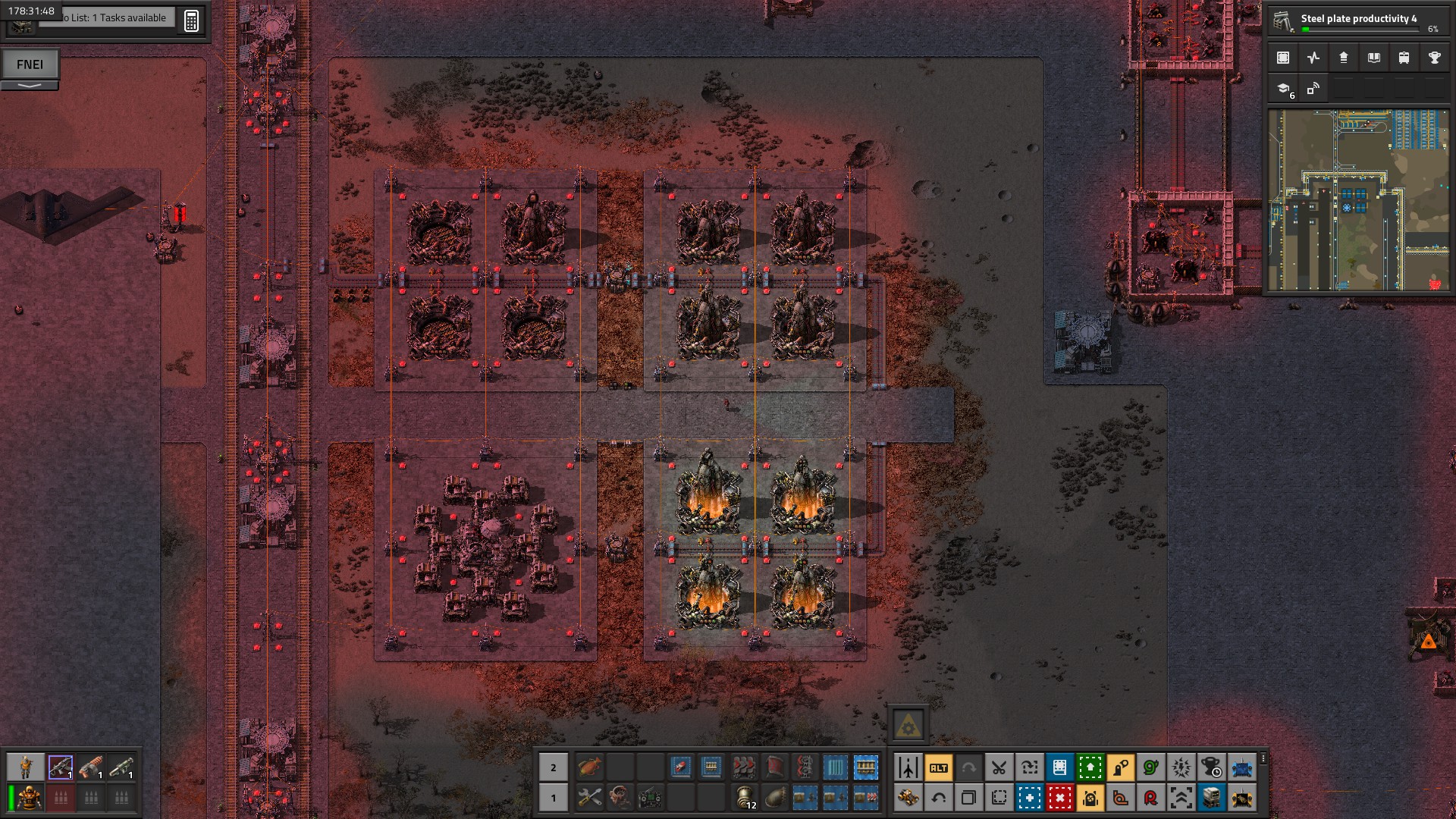Select the pipe stack showing 12
This screenshot has height=819, width=1456.
(745, 798)
